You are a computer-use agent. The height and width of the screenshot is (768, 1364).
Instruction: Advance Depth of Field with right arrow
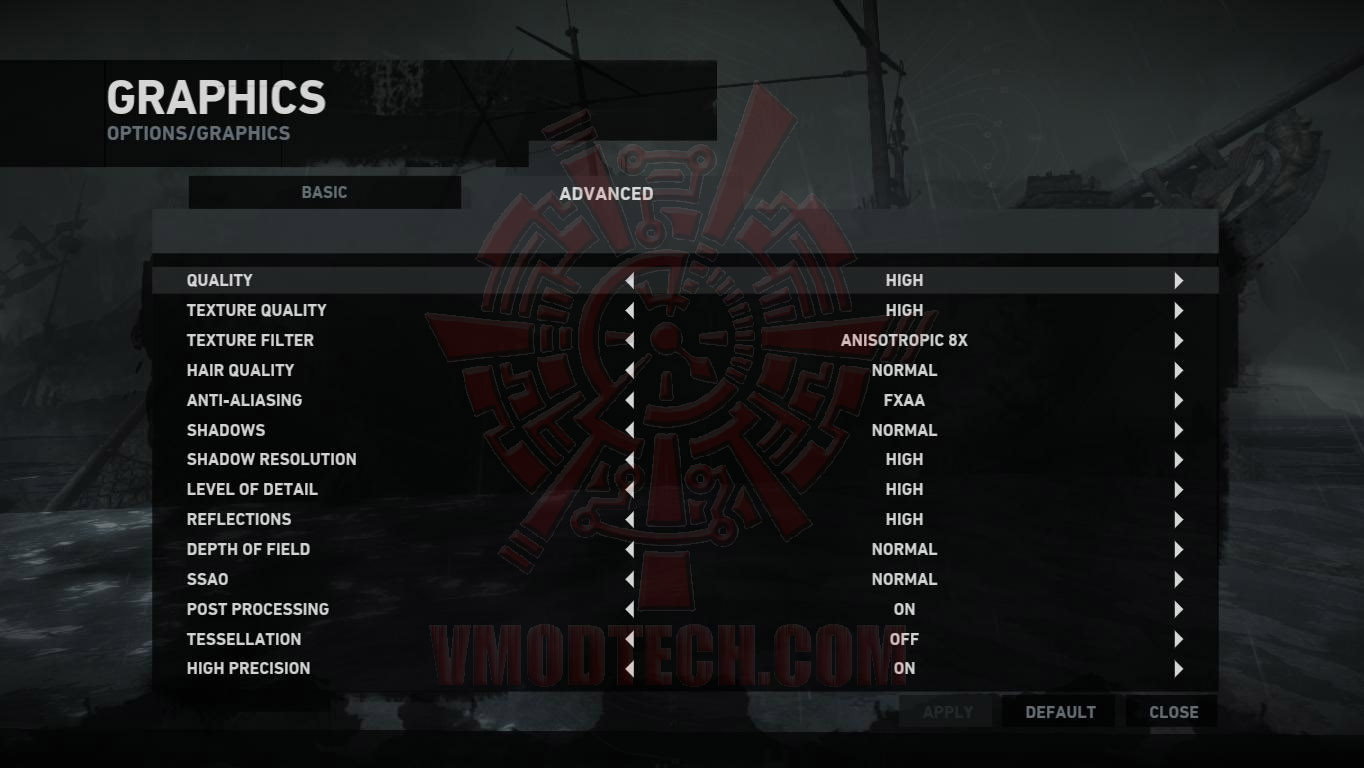coord(1178,550)
